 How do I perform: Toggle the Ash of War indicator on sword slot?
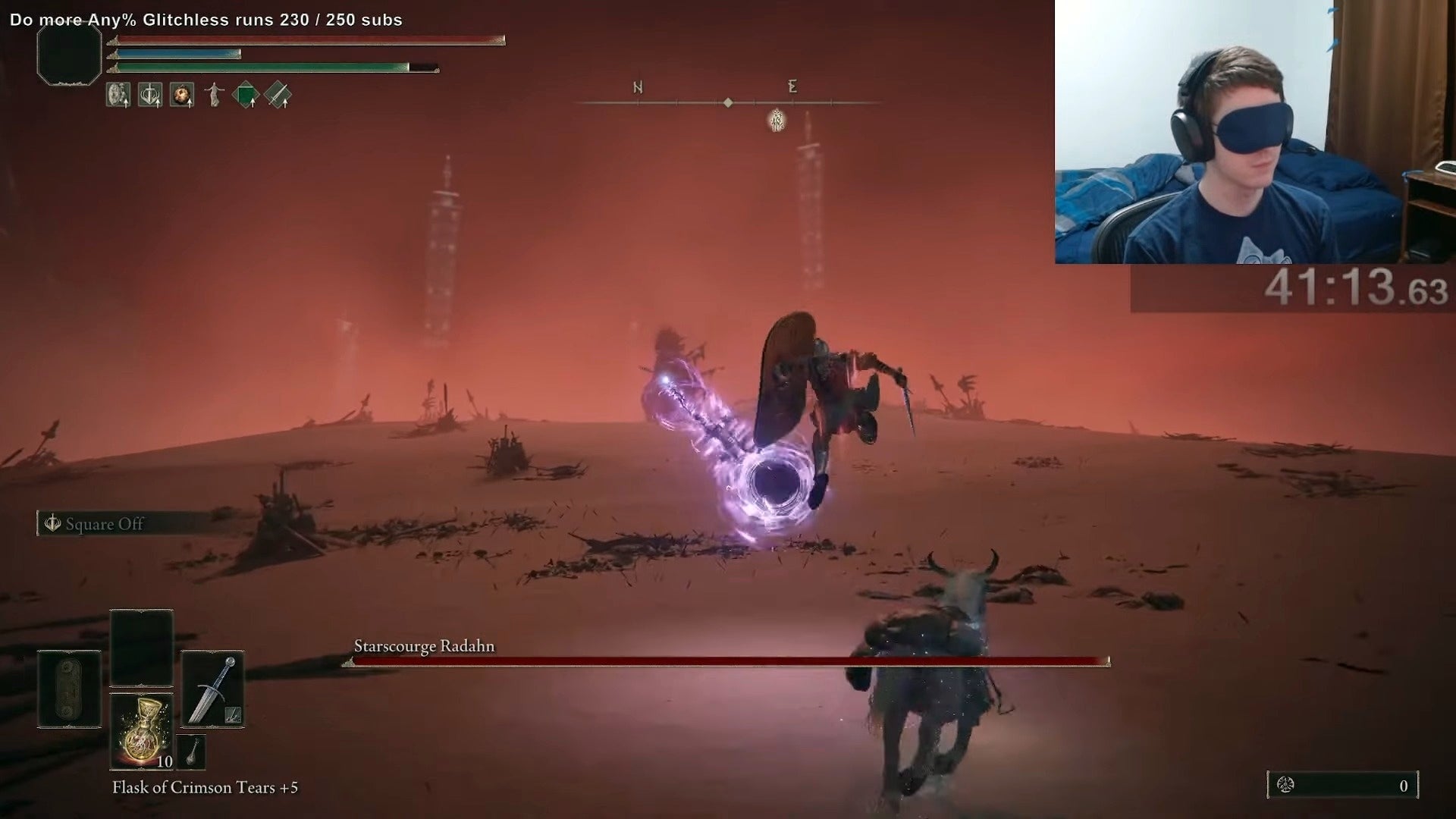click(x=233, y=714)
